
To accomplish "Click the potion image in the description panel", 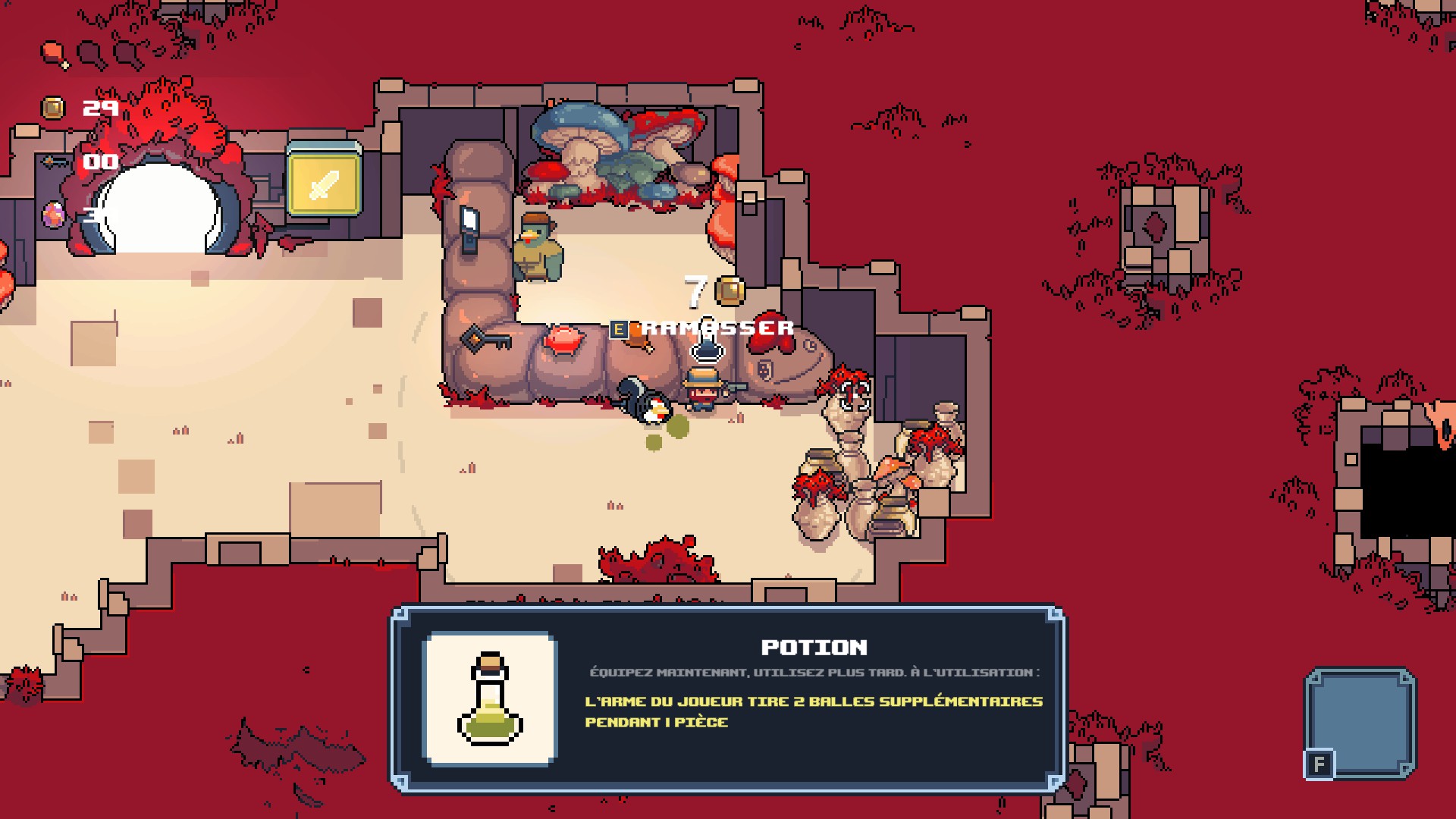I will [x=491, y=698].
